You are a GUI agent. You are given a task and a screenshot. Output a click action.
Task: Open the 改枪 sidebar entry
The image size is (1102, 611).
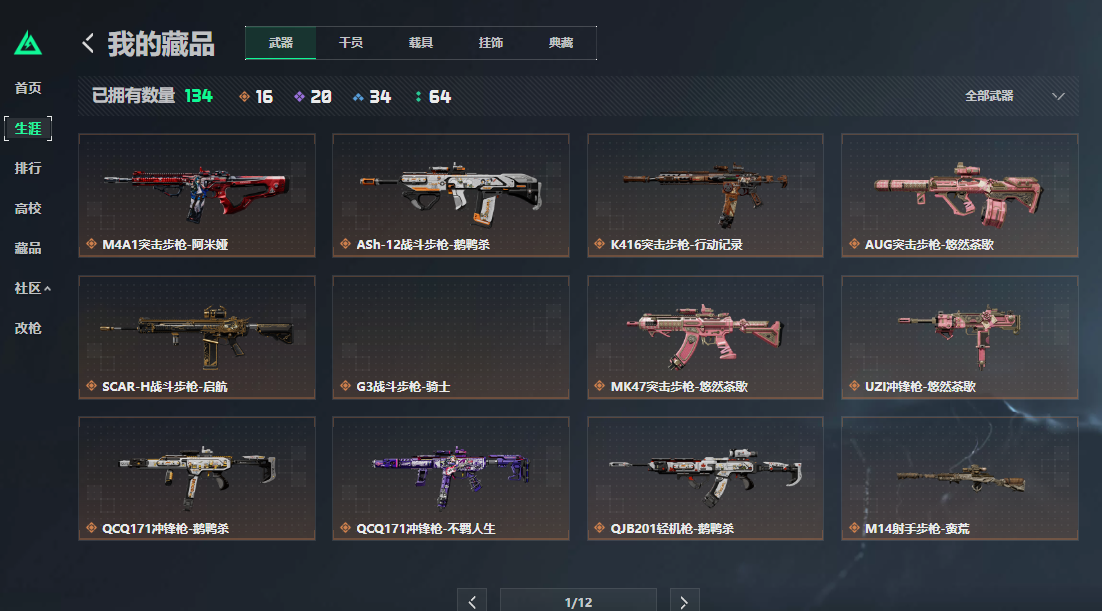coord(28,327)
